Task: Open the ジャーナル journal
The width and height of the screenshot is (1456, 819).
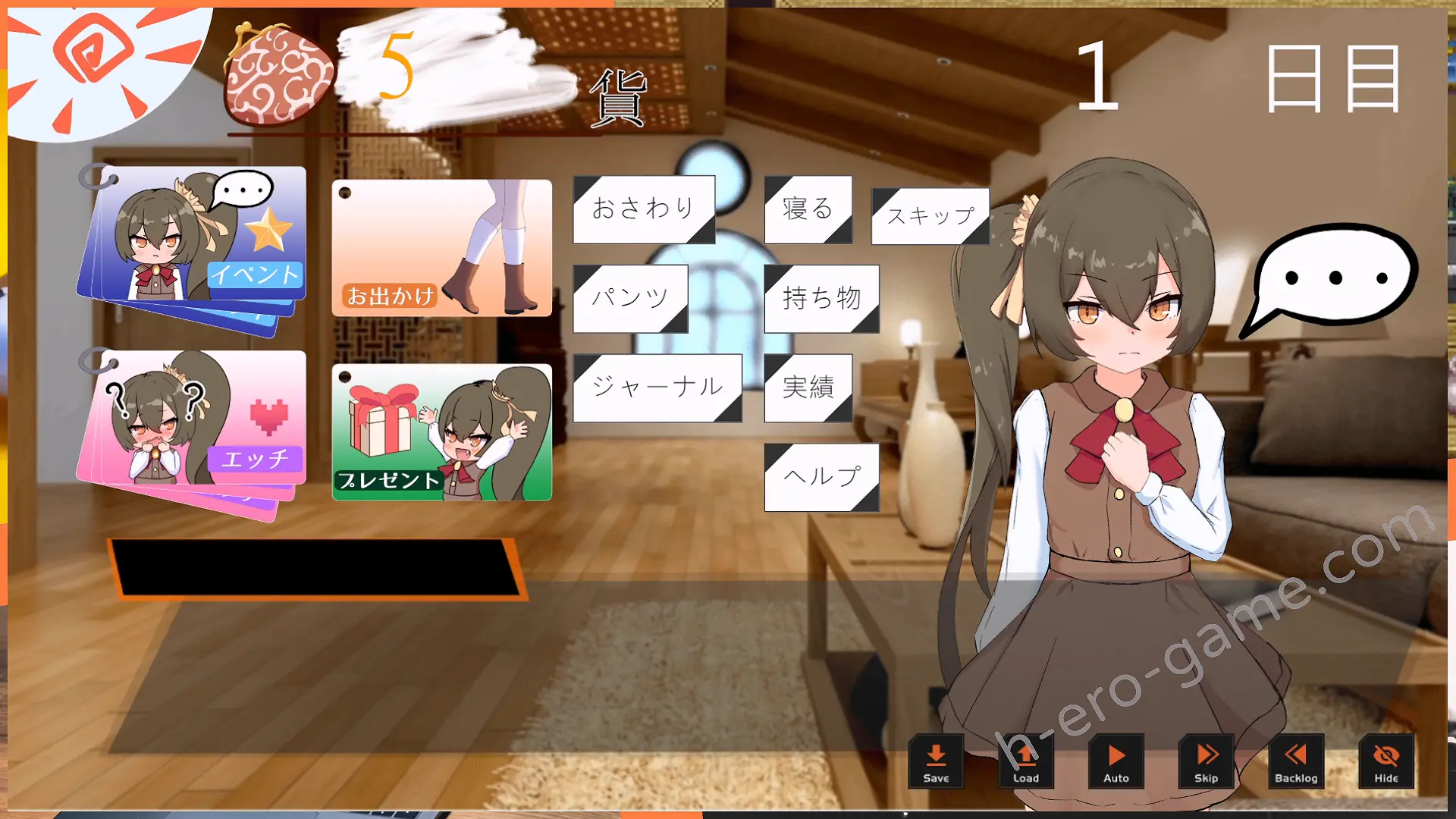Action: coord(657,388)
